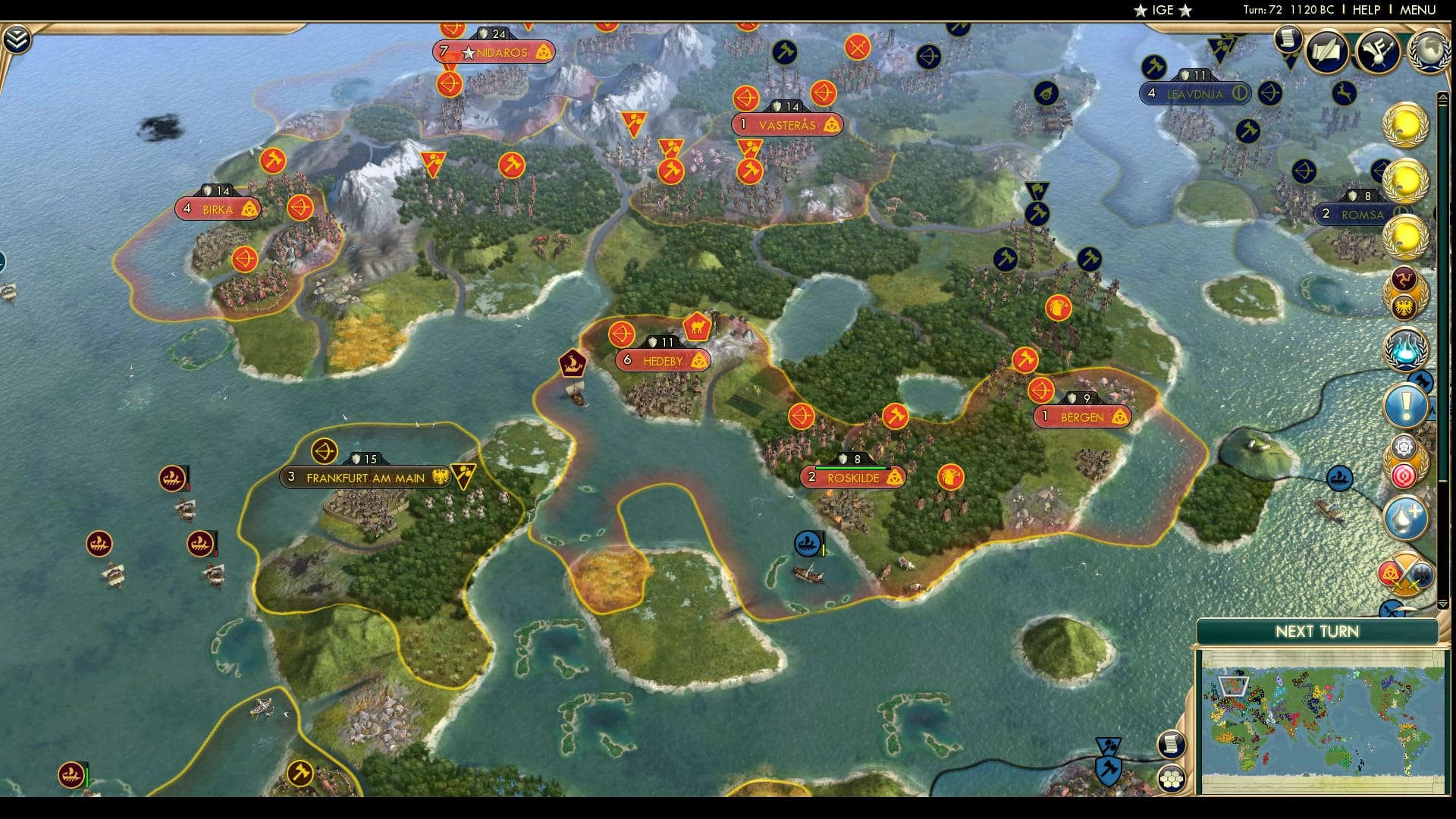Viewport: 1456px width, 819px height.
Task: Open the HELP menu
Action: pos(1365,10)
